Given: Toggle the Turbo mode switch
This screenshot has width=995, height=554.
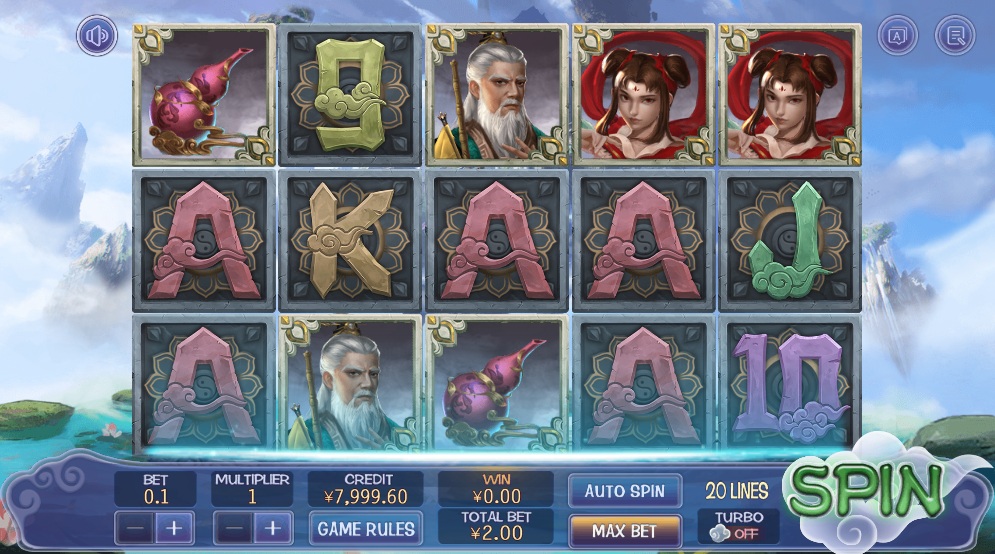Looking at the screenshot, I should pyautogui.click(x=738, y=533).
